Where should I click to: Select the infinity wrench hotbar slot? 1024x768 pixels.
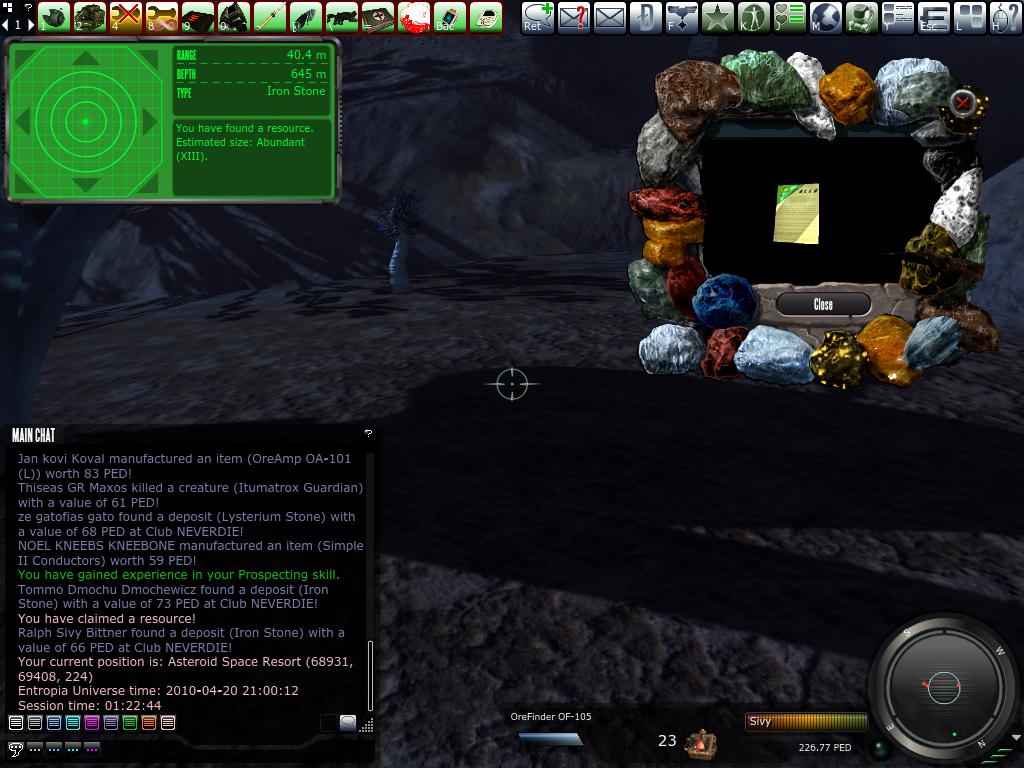161,17
